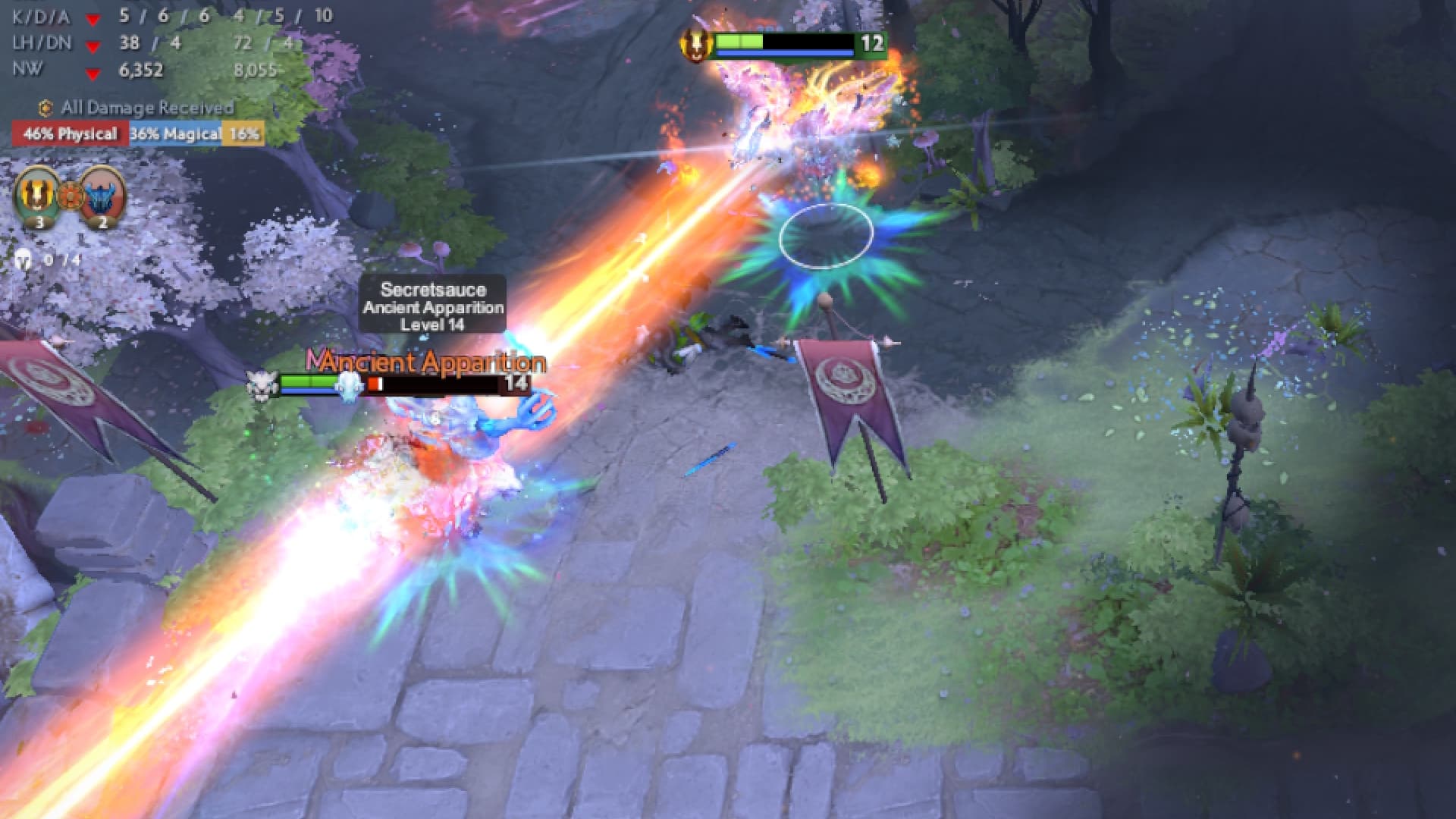This screenshot has width=1456, height=819.
Task: Select the 36% Magical segment
Action: (176, 133)
